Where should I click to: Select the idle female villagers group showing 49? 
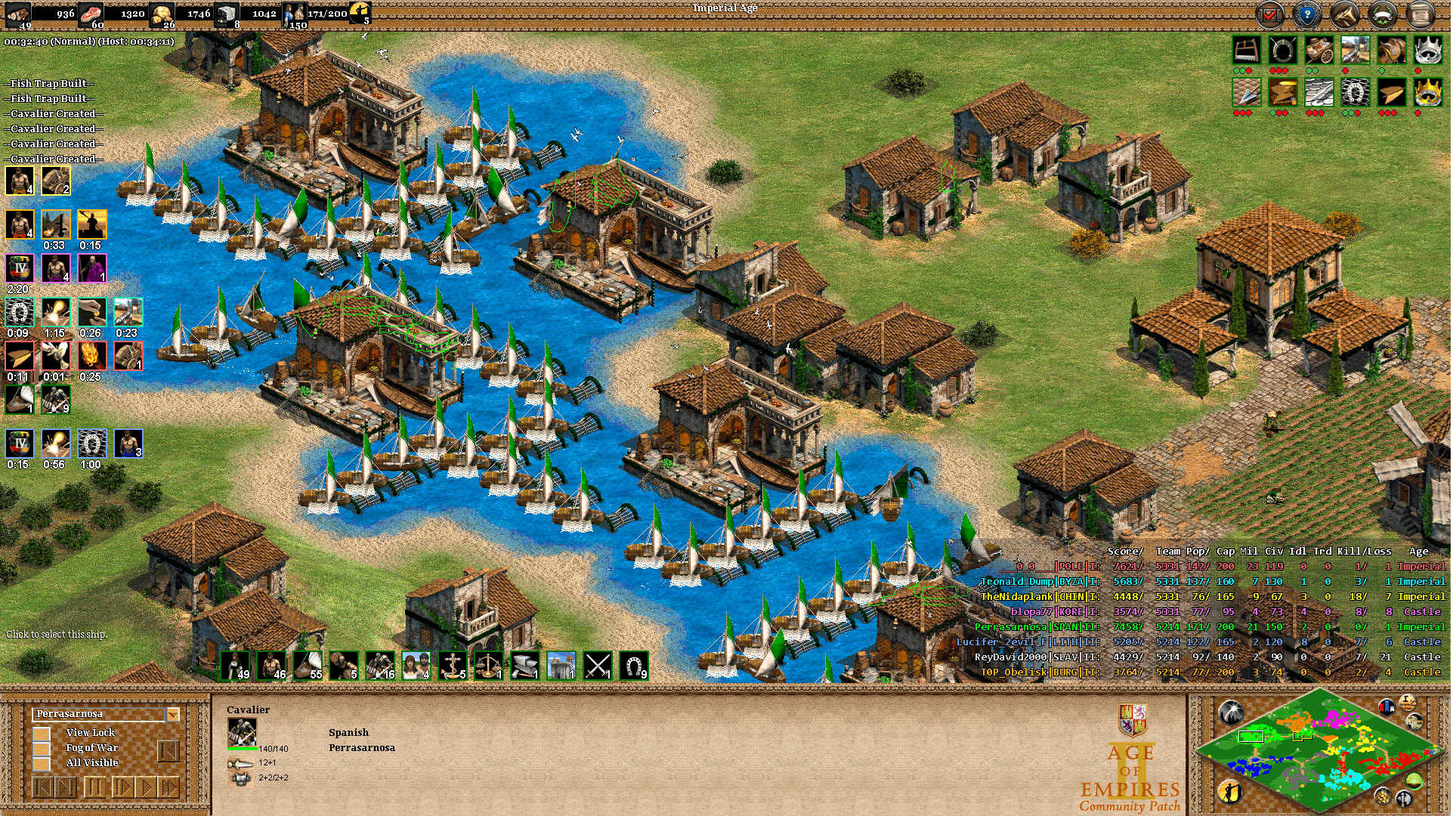tap(235, 669)
